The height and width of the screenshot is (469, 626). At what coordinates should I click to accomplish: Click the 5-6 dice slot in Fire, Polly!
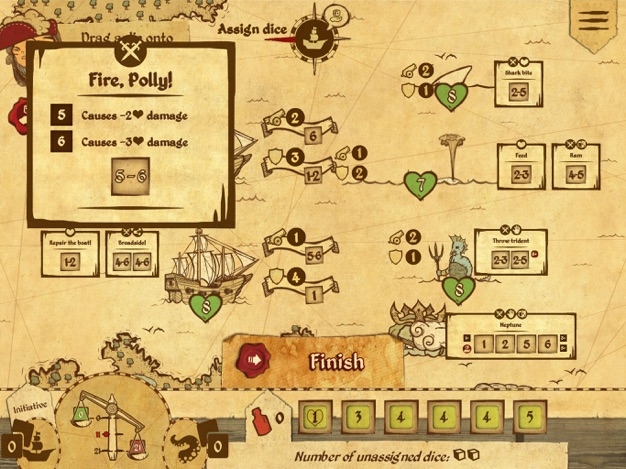[x=130, y=177]
